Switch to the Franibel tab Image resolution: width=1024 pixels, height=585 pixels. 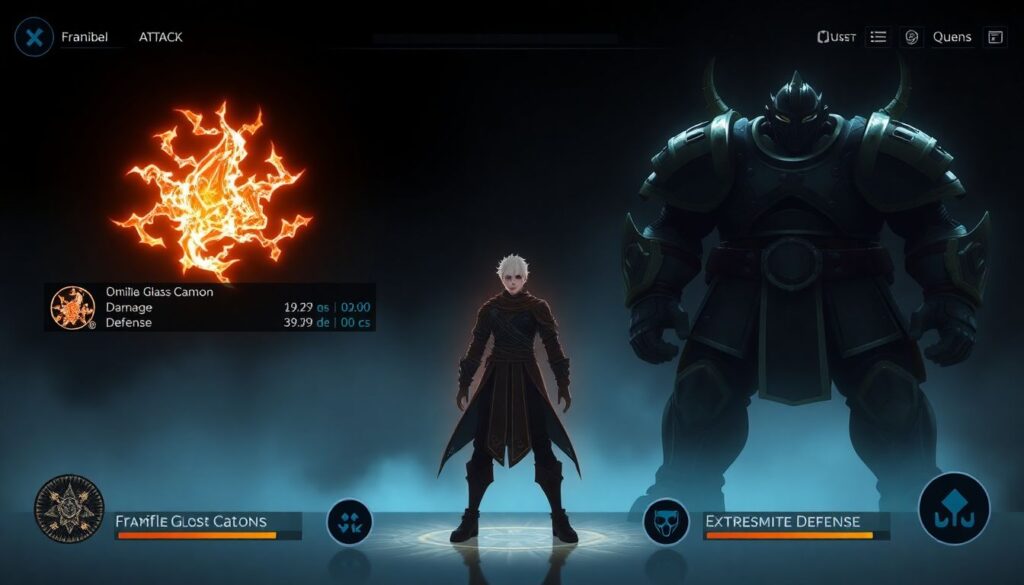pyautogui.click(x=84, y=37)
